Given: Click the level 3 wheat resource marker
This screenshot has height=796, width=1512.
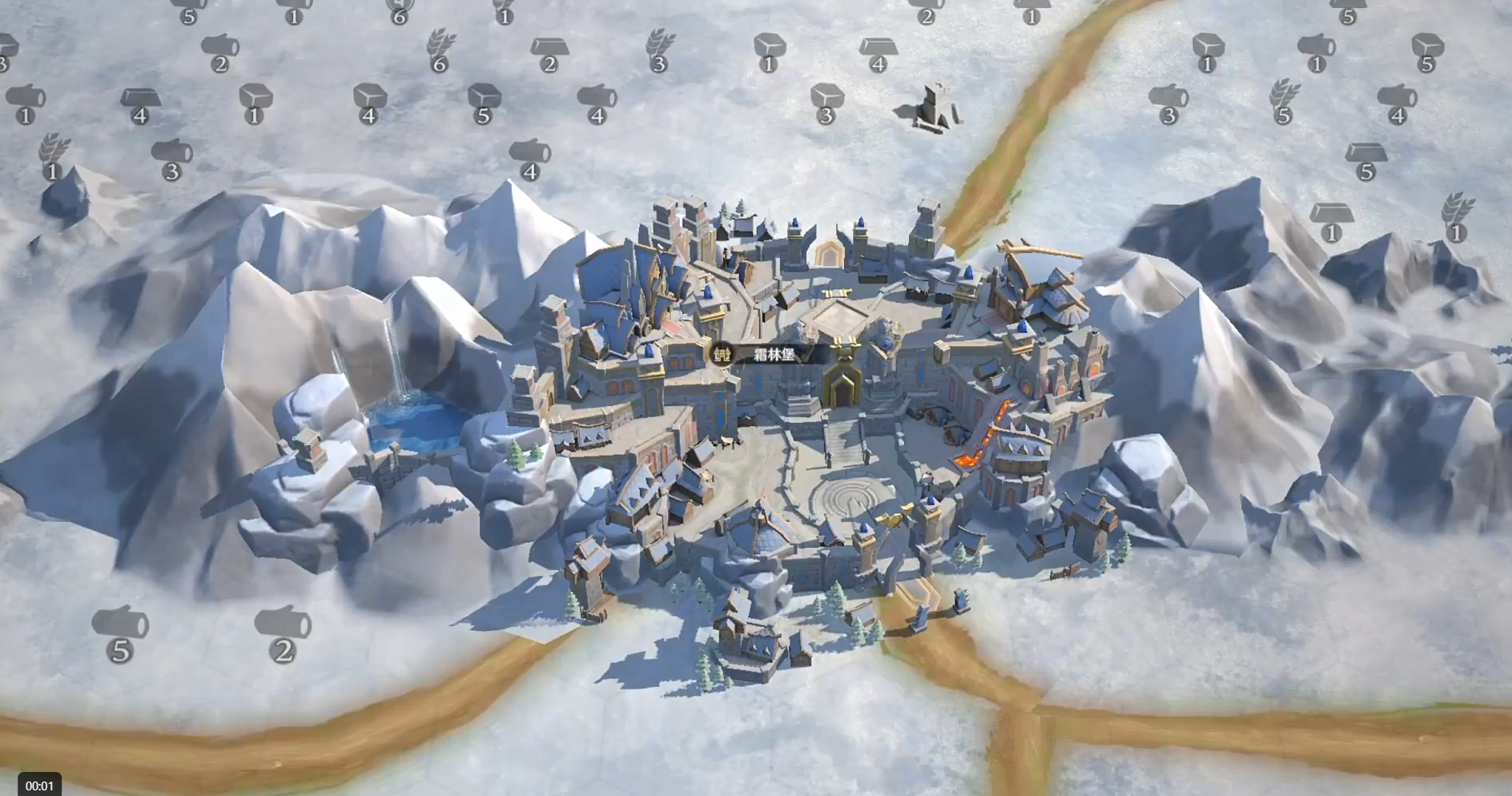Looking at the screenshot, I should (x=660, y=50).
